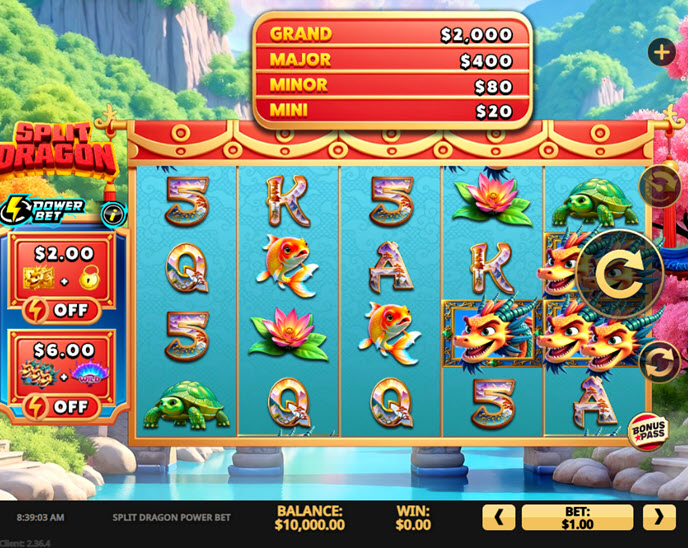Increase the bet with the right arrow

pyautogui.click(x=658, y=517)
